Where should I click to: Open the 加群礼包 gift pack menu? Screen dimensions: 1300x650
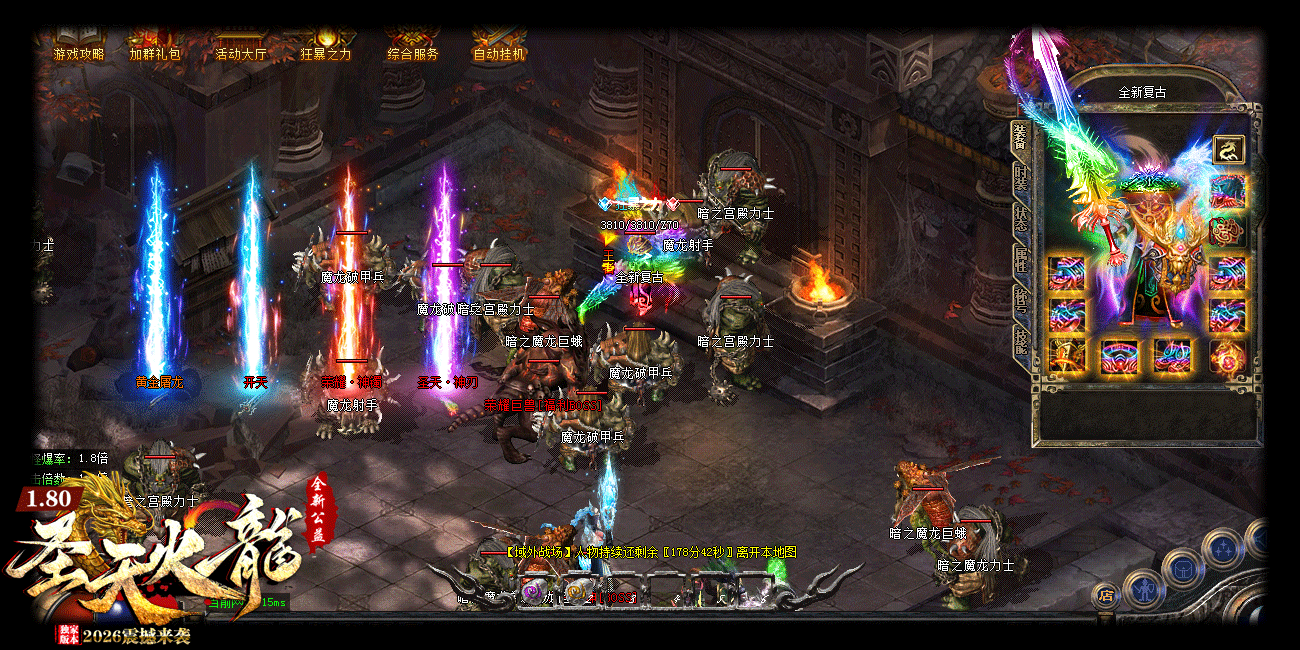pos(155,54)
